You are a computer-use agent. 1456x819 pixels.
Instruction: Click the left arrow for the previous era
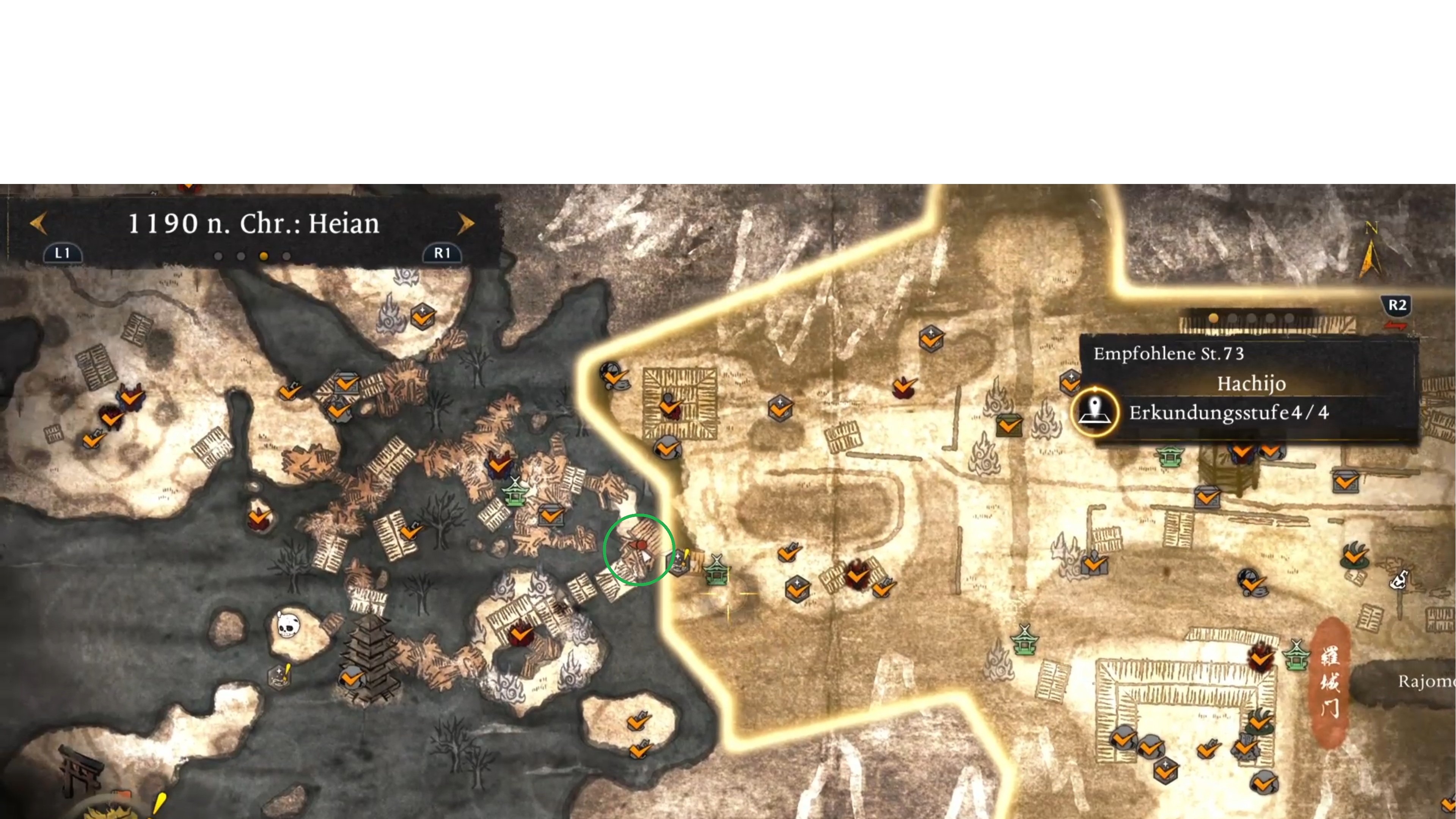[x=38, y=223]
